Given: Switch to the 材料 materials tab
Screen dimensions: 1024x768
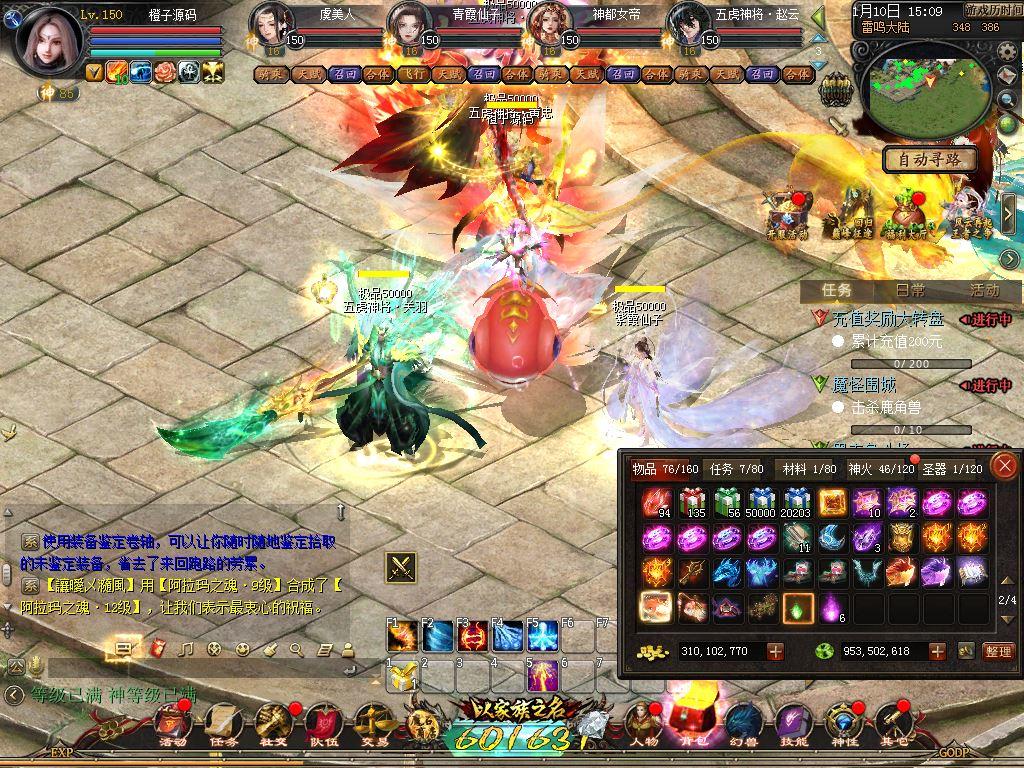Looking at the screenshot, I should tap(809, 468).
